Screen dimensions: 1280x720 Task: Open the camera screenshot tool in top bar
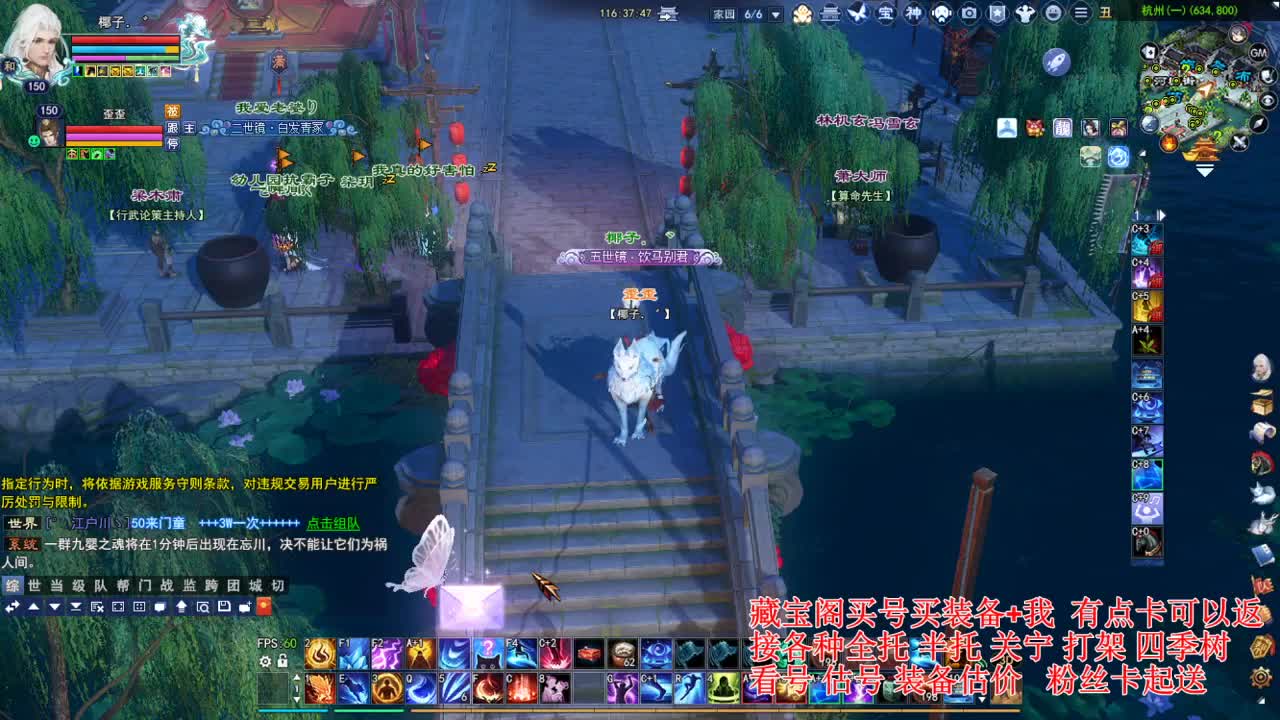[967, 13]
